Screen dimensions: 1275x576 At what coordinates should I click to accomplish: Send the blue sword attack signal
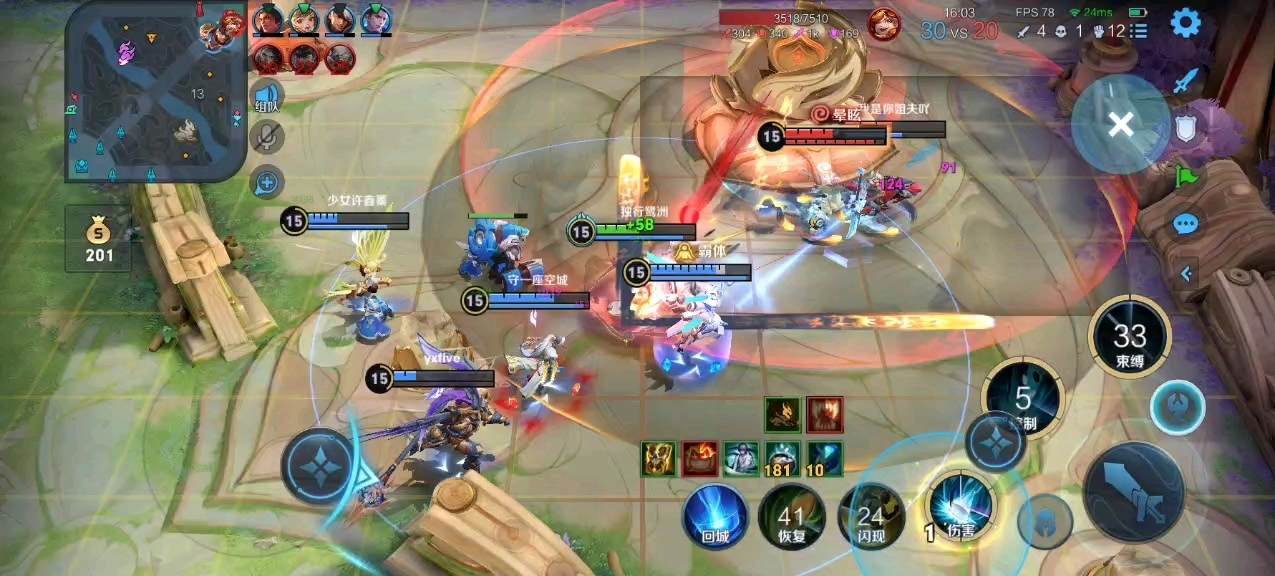[x=1185, y=80]
